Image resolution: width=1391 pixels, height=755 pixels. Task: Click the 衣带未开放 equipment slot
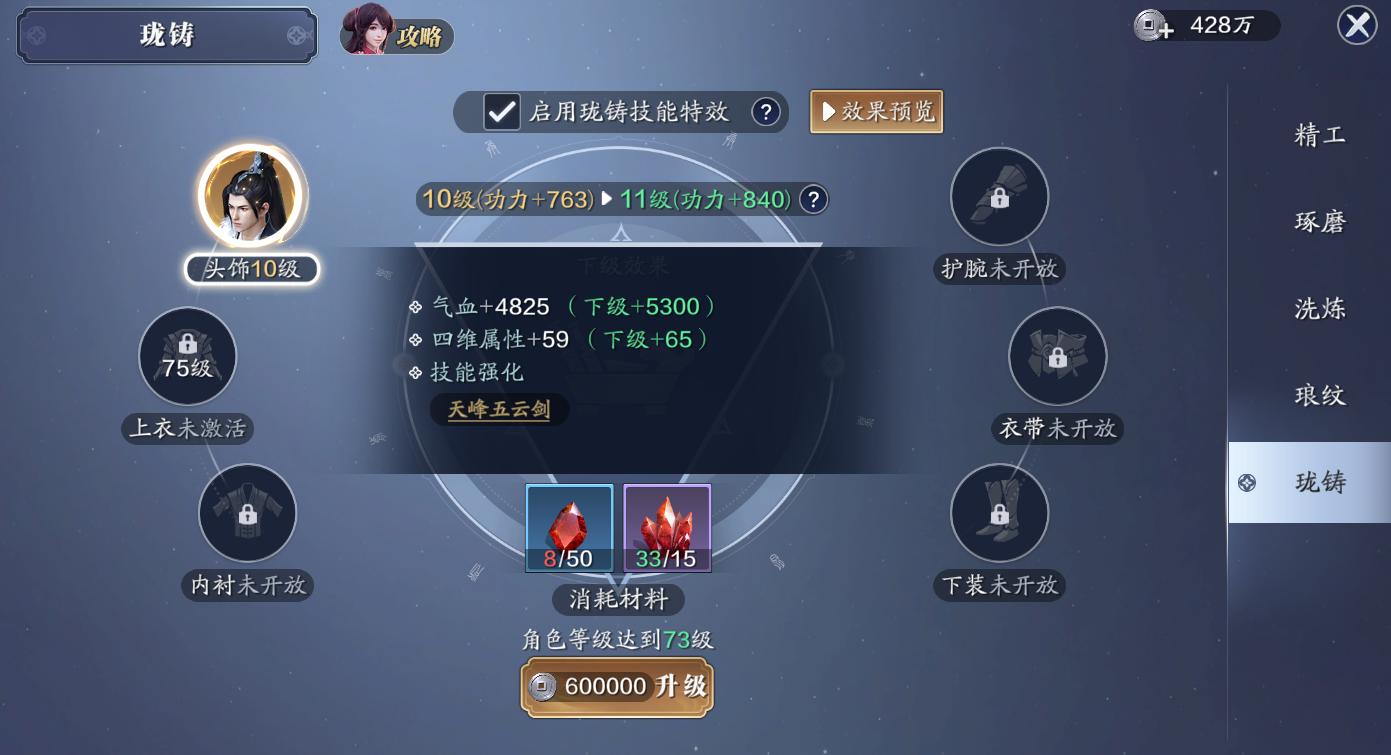coord(1057,356)
